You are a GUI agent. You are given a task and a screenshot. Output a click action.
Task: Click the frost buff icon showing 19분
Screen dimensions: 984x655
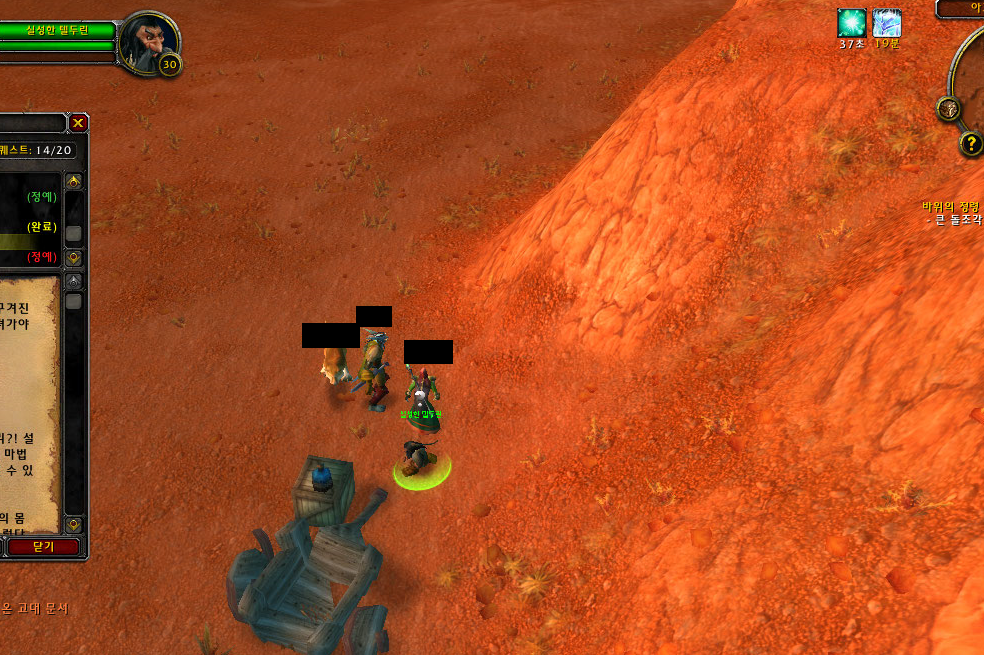pos(886,23)
